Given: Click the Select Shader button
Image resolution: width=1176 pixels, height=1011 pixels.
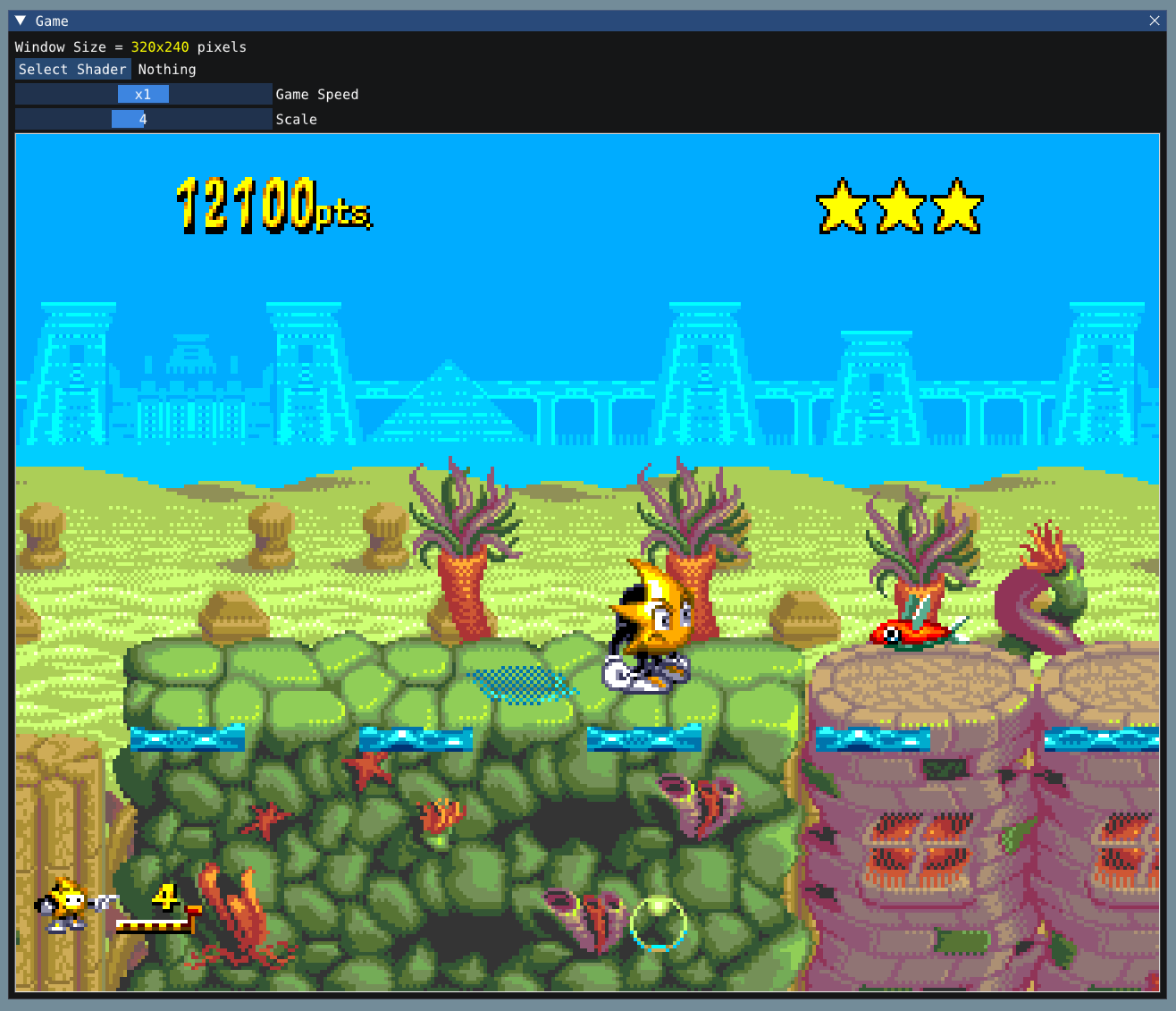Looking at the screenshot, I should click(x=72, y=69).
